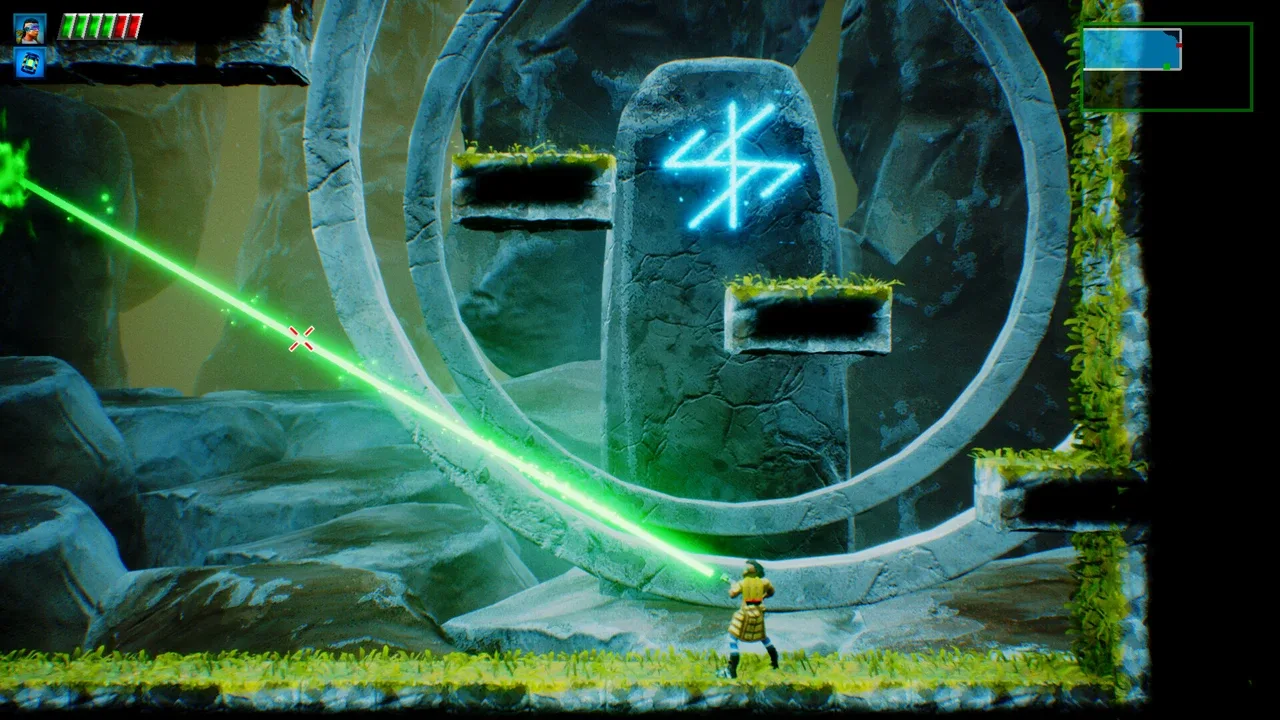
Task: Open the green-framed minimap
Action: 1166,66
